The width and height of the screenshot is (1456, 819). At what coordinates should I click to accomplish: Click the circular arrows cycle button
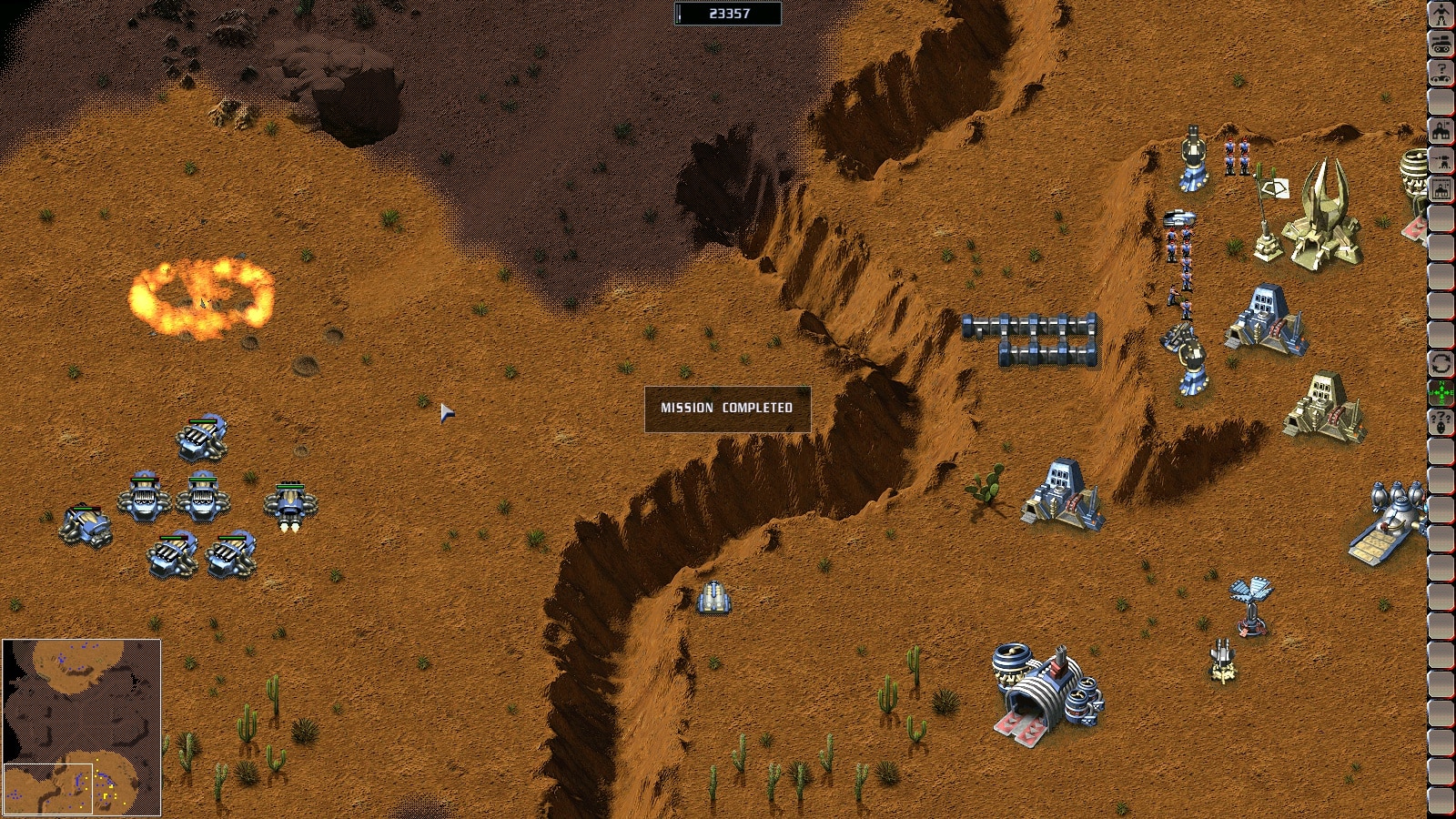click(1441, 363)
